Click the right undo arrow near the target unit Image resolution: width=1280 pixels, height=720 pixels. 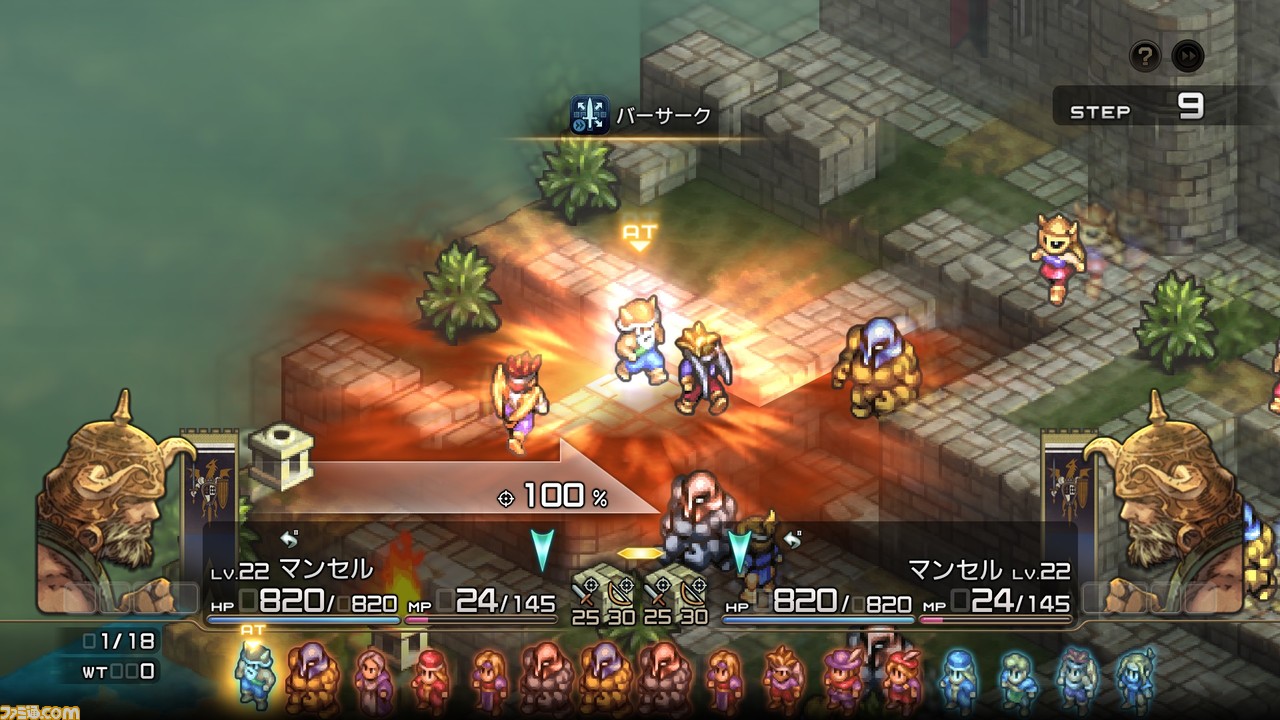(792, 537)
